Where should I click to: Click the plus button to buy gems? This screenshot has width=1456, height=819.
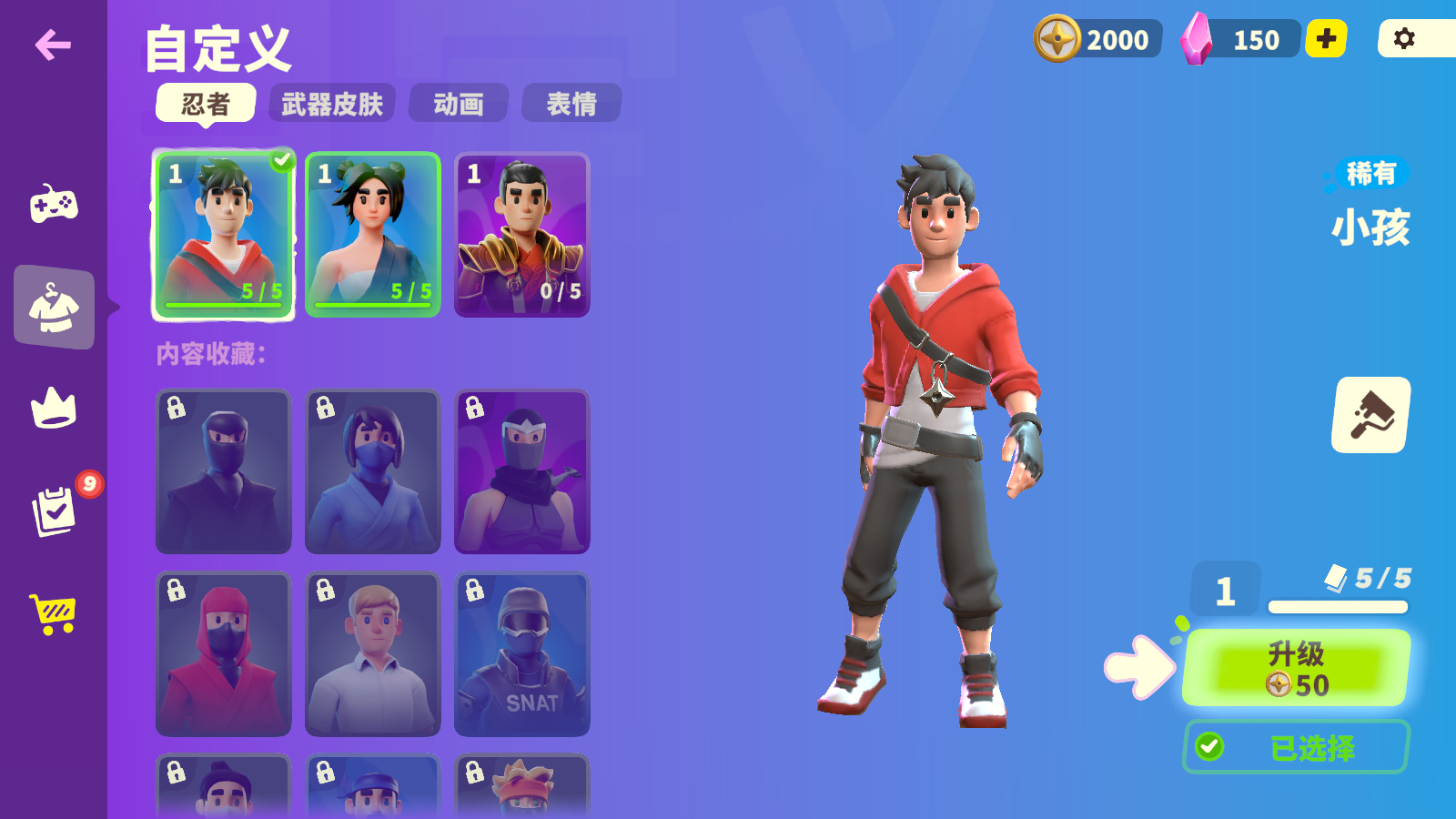1325,39
